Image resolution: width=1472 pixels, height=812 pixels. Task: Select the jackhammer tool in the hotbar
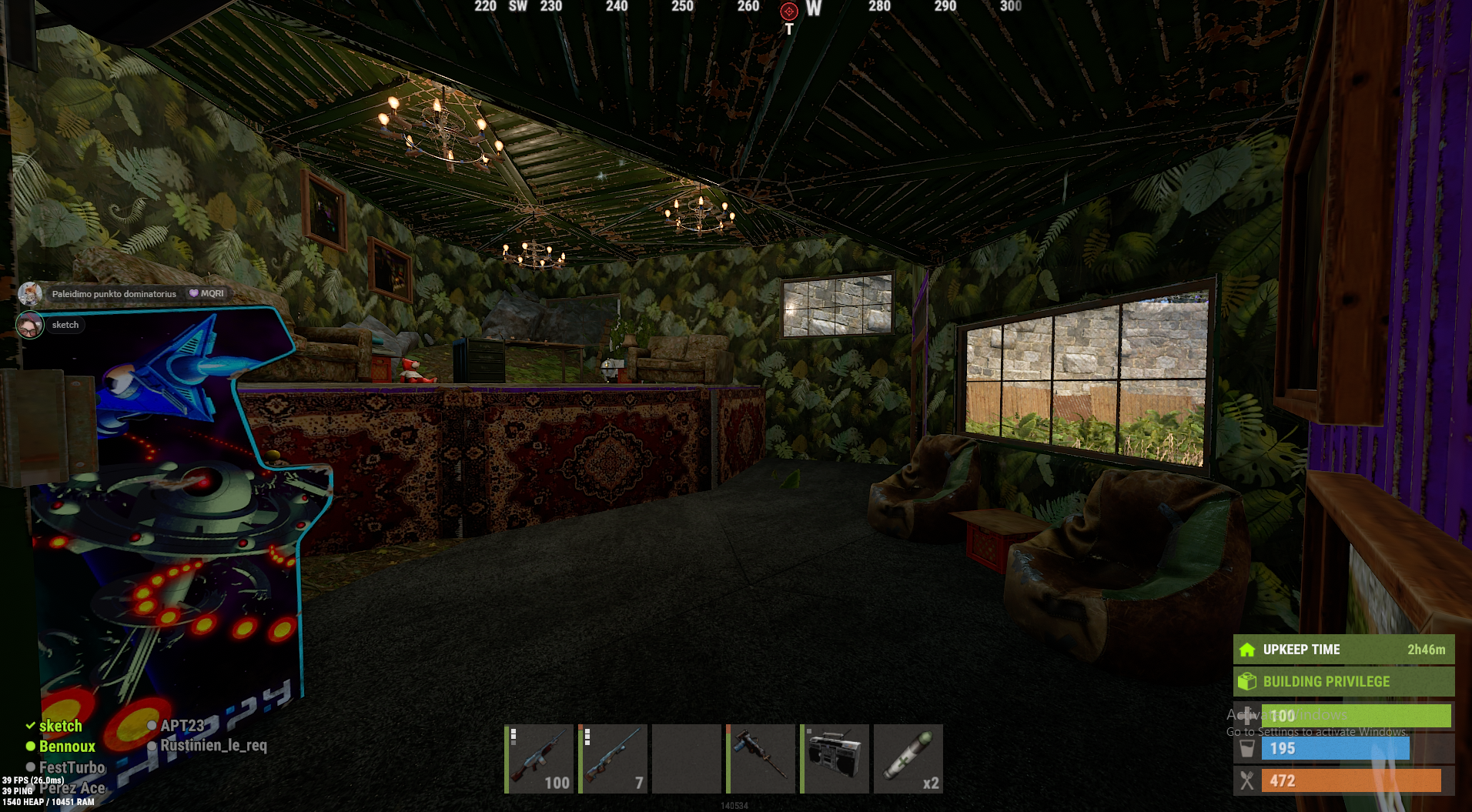(761, 758)
